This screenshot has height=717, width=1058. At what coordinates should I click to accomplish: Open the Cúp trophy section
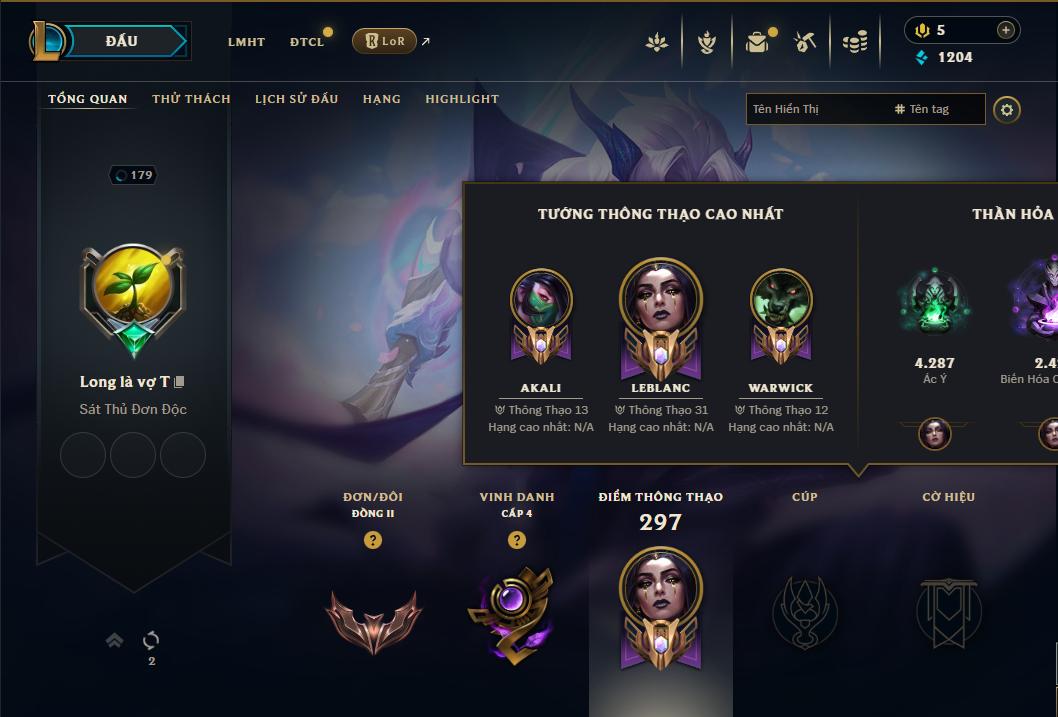(804, 610)
